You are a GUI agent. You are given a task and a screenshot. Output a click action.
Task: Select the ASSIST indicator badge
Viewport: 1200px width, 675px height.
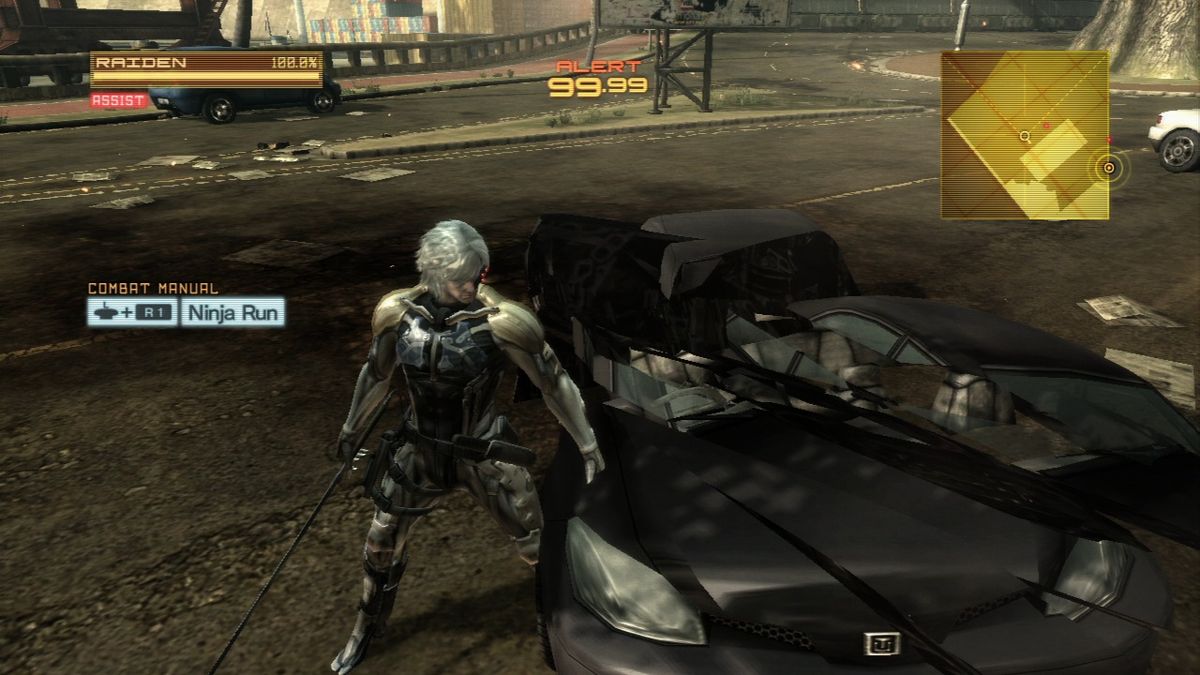(x=119, y=100)
